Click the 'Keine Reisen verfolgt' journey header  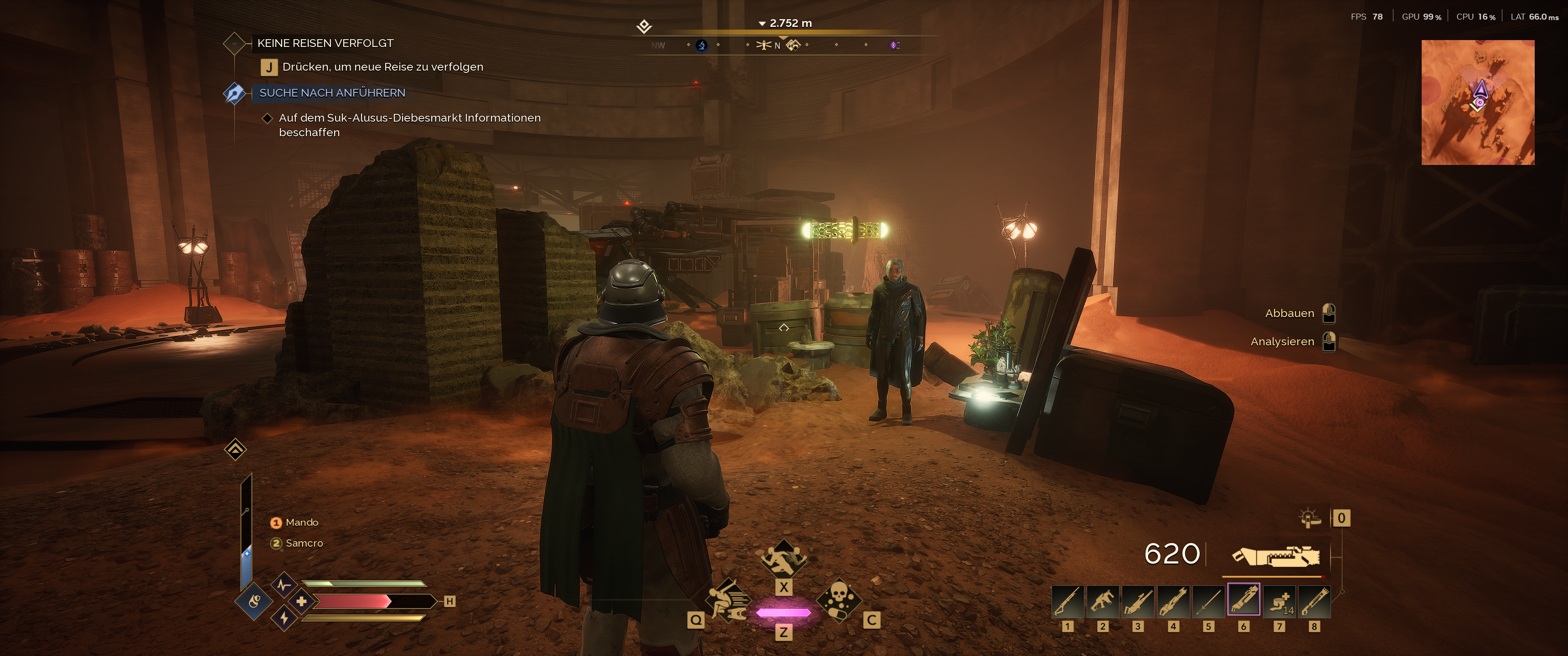click(x=325, y=43)
